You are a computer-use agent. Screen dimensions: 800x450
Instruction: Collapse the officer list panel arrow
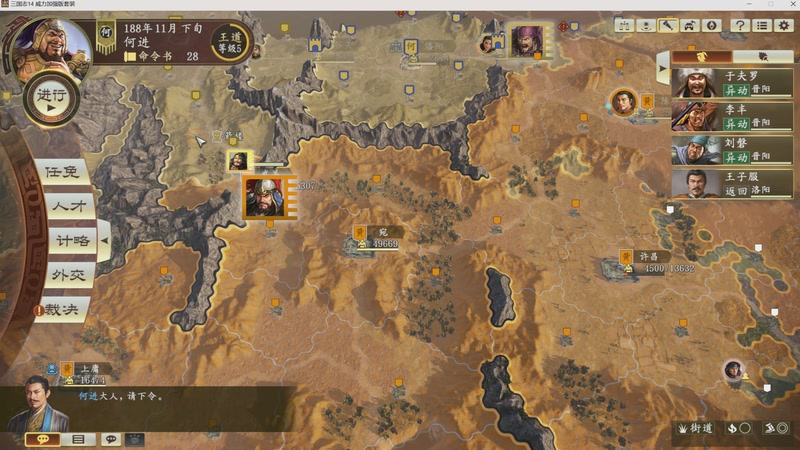point(661,68)
